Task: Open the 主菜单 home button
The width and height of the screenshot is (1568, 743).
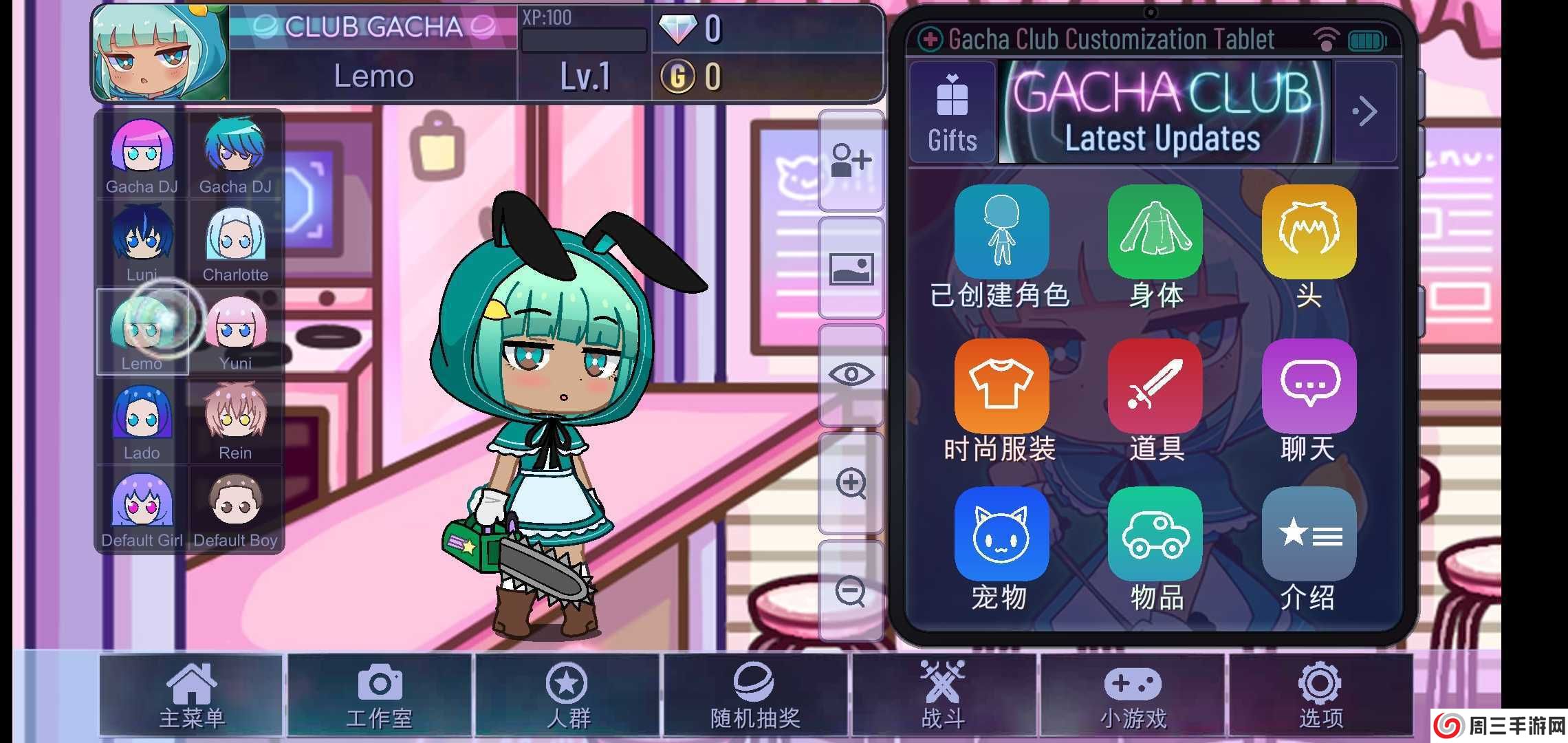Action: pos(191,695)
